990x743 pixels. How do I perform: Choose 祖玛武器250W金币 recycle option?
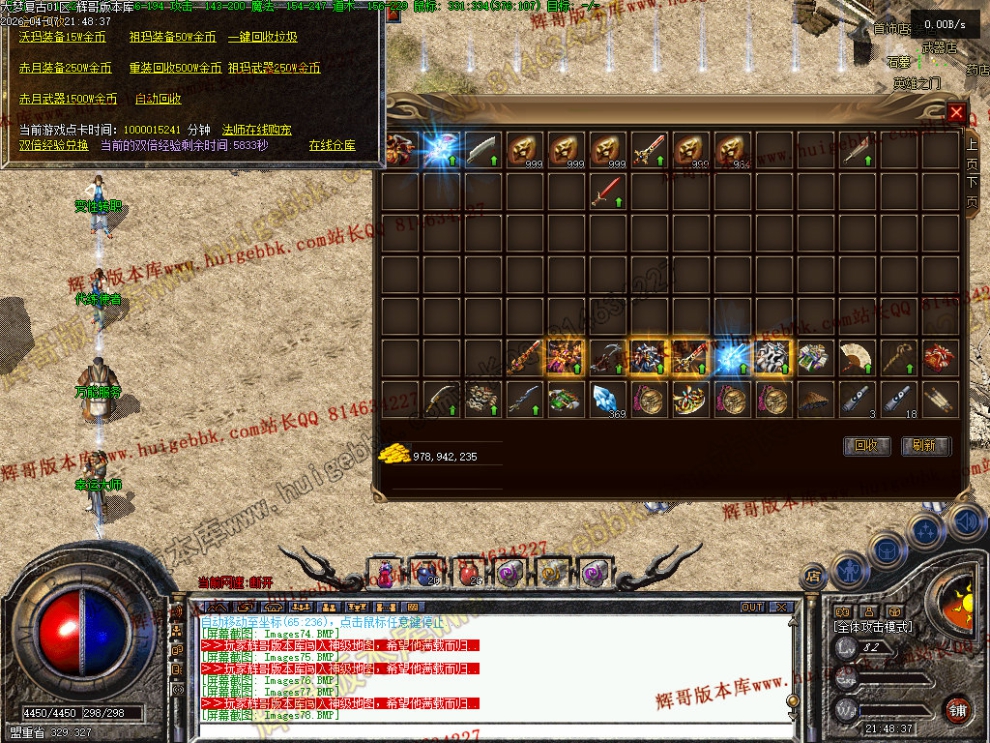pyautogui.click(x=274, y=68)
